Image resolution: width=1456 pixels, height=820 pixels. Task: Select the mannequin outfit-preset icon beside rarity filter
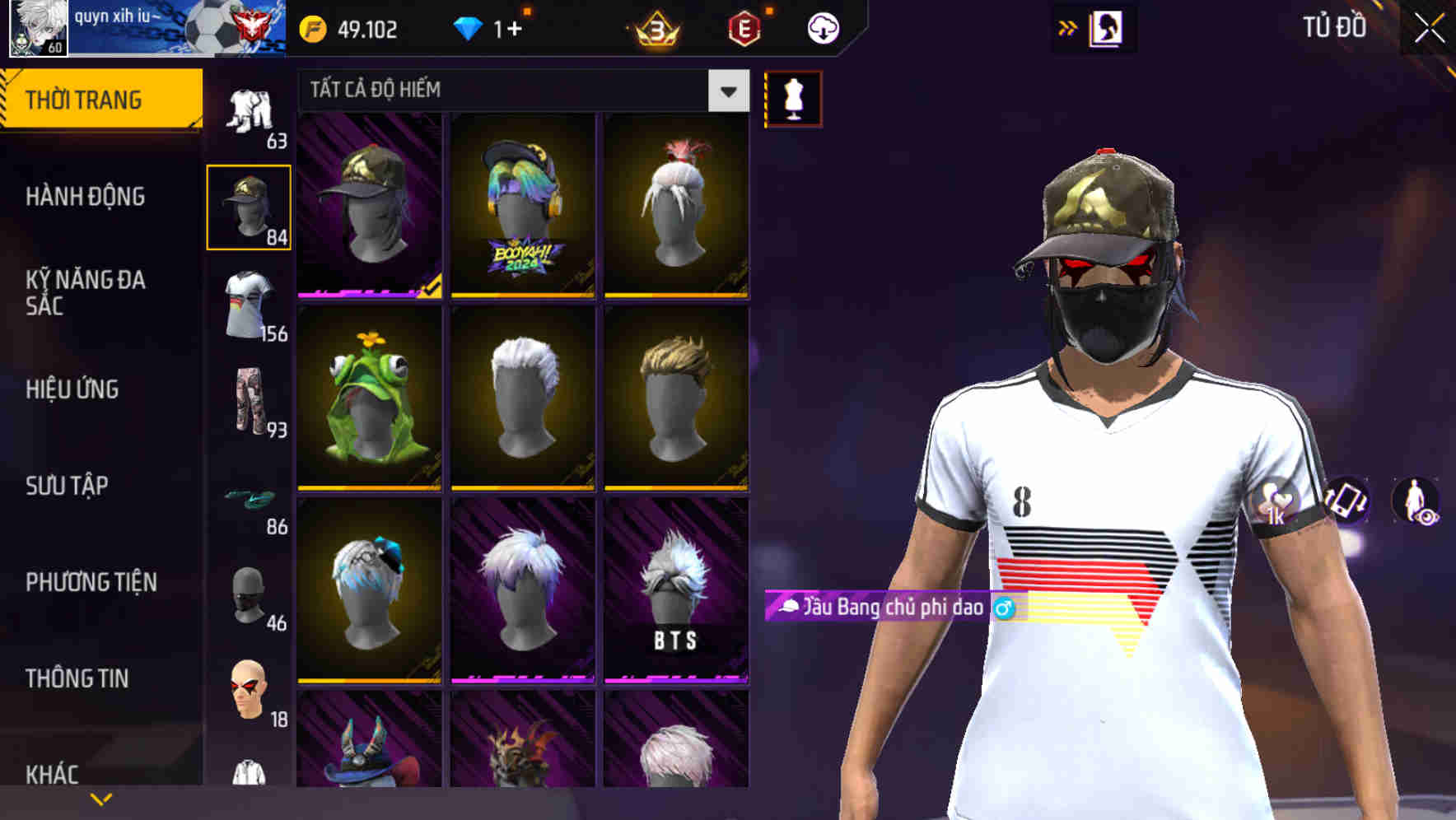[x=792, y=97]
